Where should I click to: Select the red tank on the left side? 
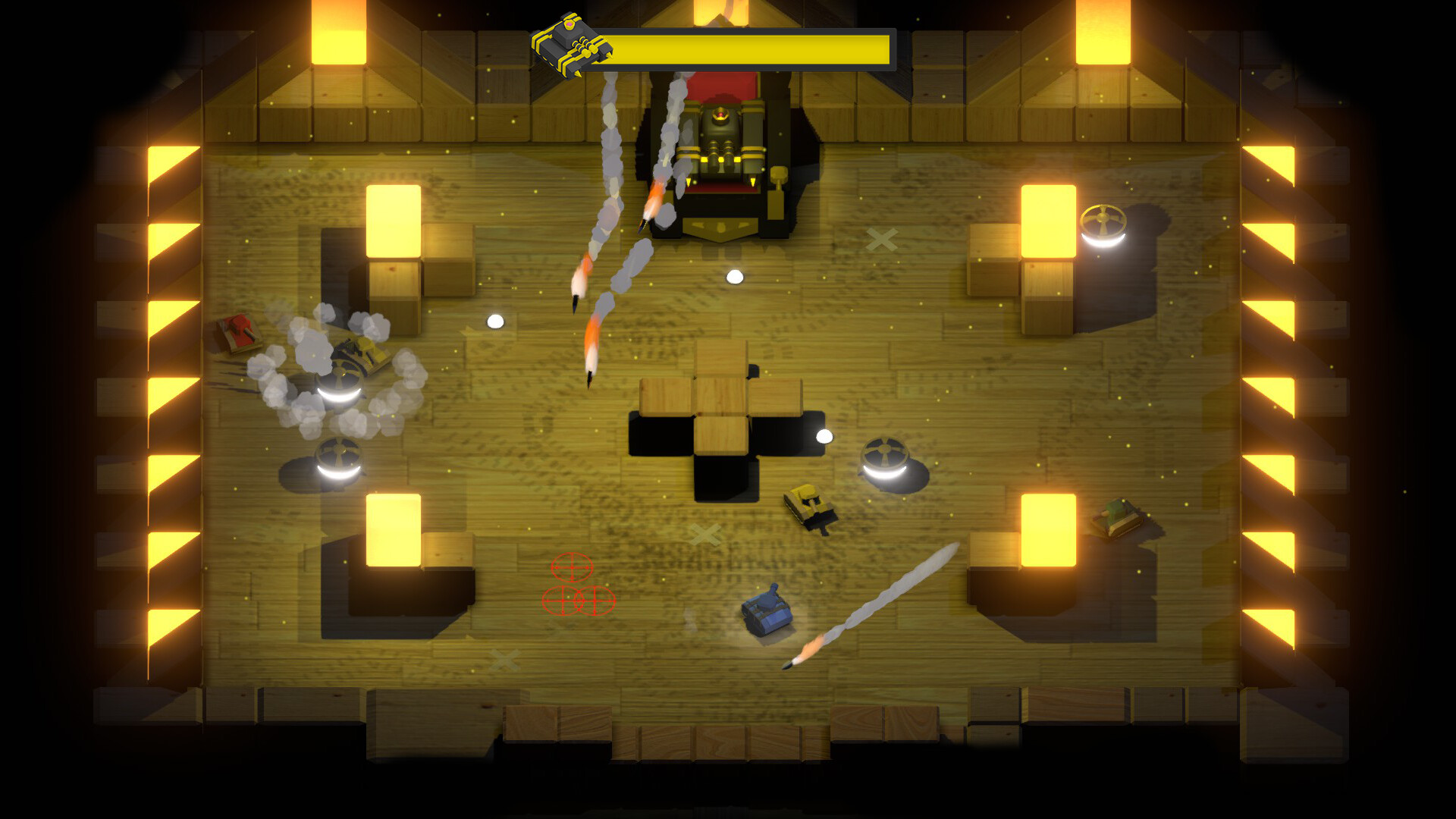click(x=237, y=331)
